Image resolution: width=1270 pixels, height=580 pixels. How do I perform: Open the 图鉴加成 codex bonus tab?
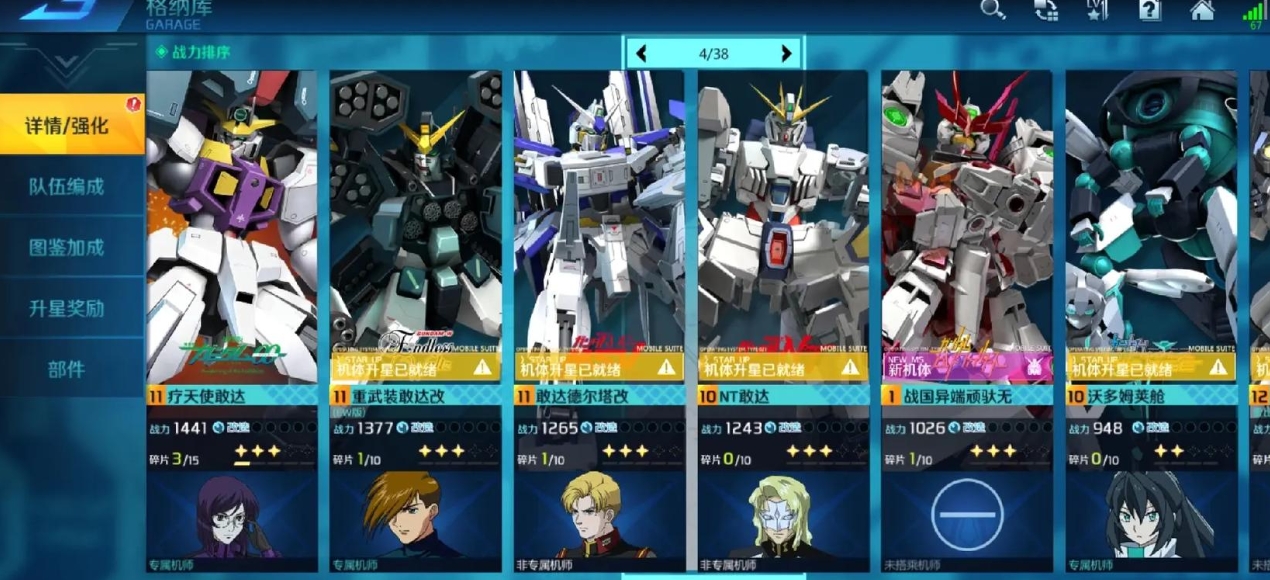tap(66, 248)
